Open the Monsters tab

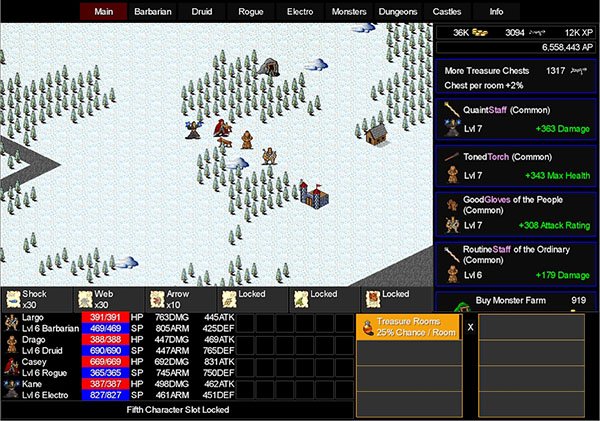[350, 12]
